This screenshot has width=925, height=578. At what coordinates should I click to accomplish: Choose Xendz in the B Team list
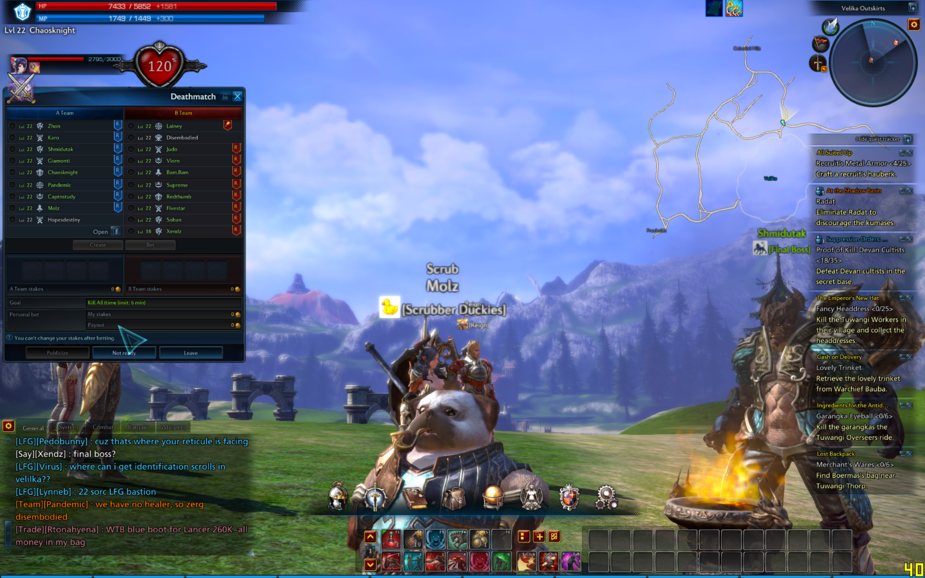(174, 231)
